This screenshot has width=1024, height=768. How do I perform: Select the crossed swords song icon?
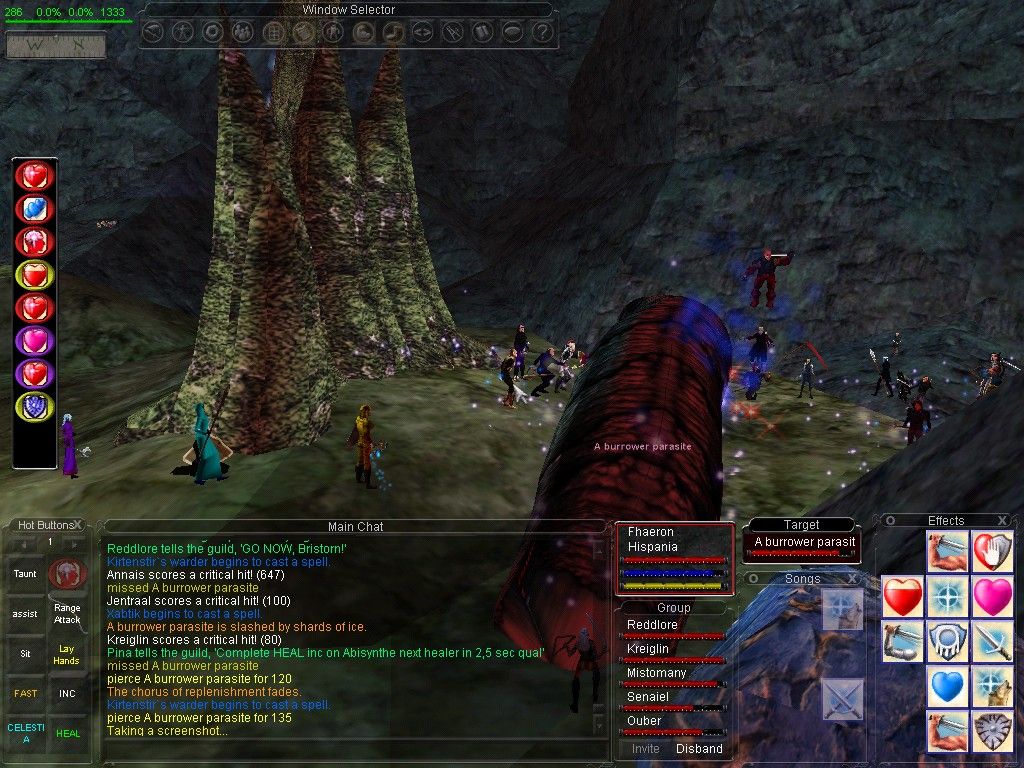842,699
